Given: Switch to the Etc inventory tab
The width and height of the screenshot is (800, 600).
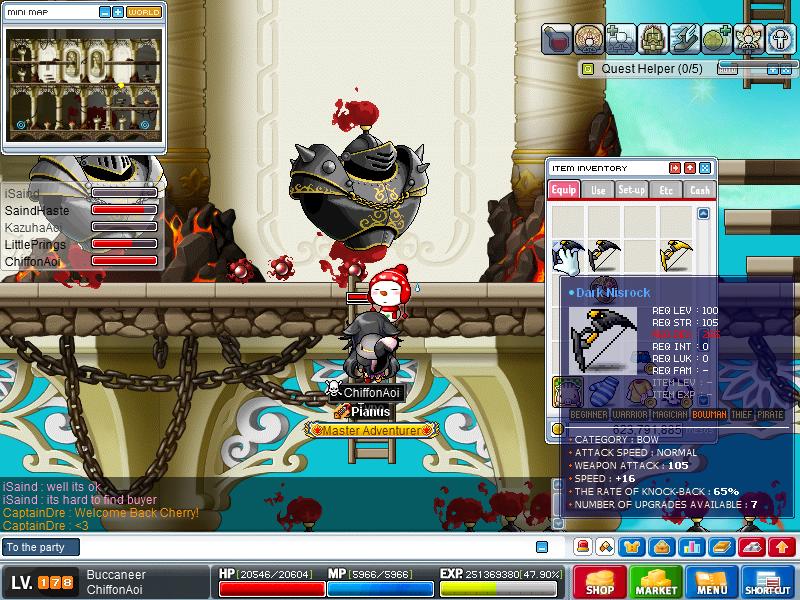Looking at the screenshot, I should click(x=666, y=189).
